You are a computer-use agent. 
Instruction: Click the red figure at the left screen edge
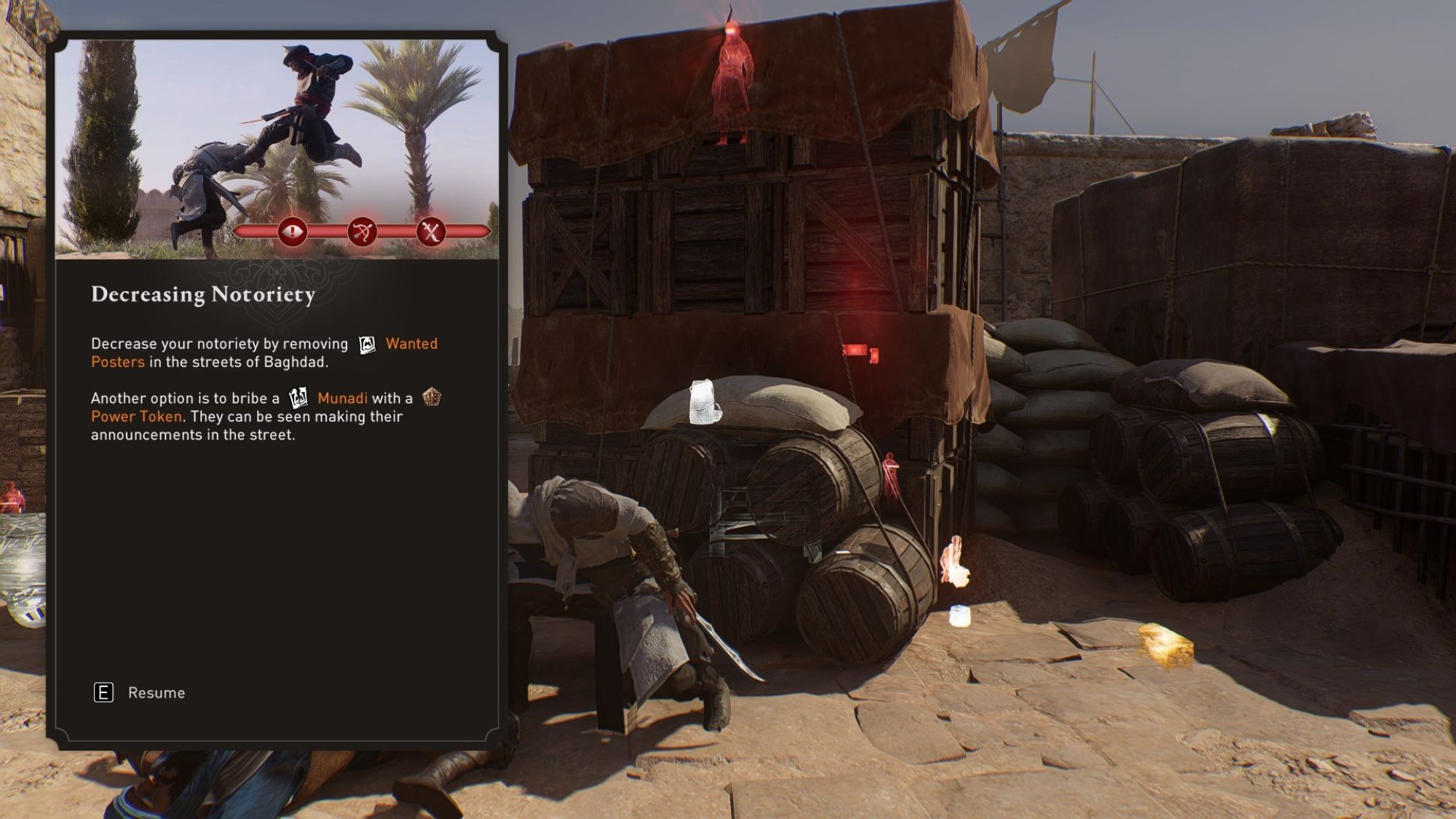tap(12, 498)
